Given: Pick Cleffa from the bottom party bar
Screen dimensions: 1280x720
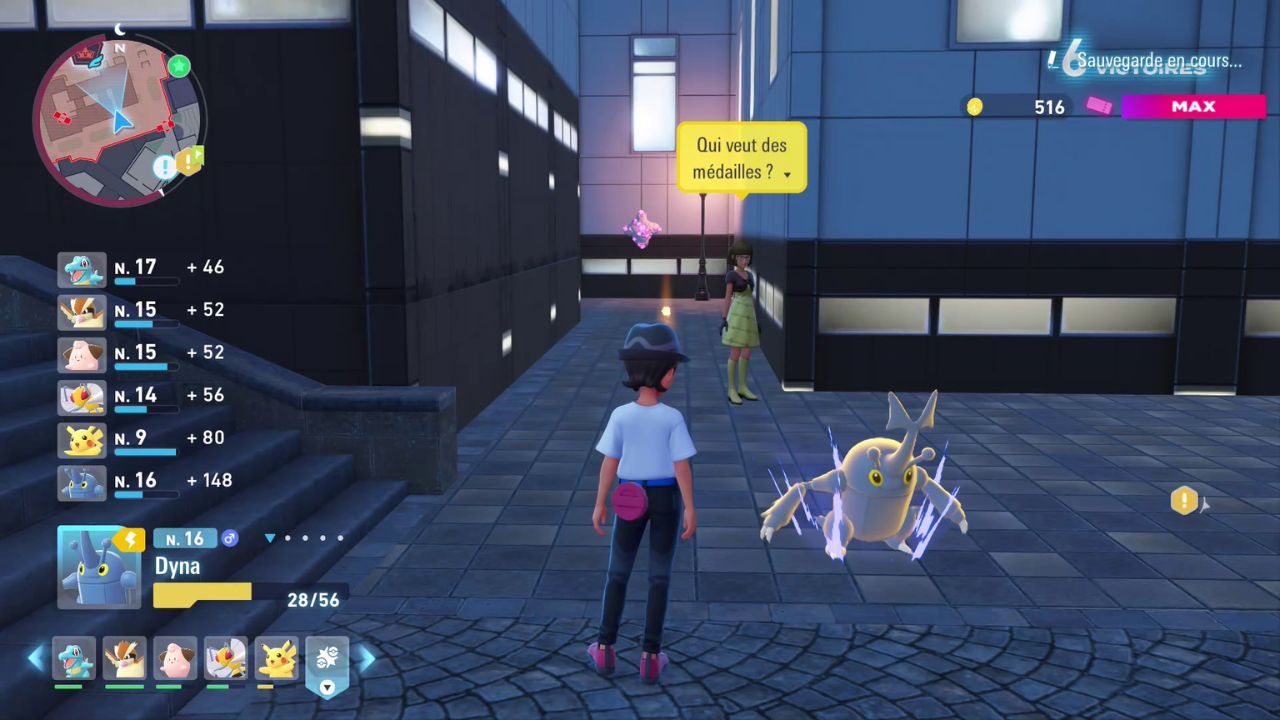Looking at the screenshot, I should tap(175, 658).
